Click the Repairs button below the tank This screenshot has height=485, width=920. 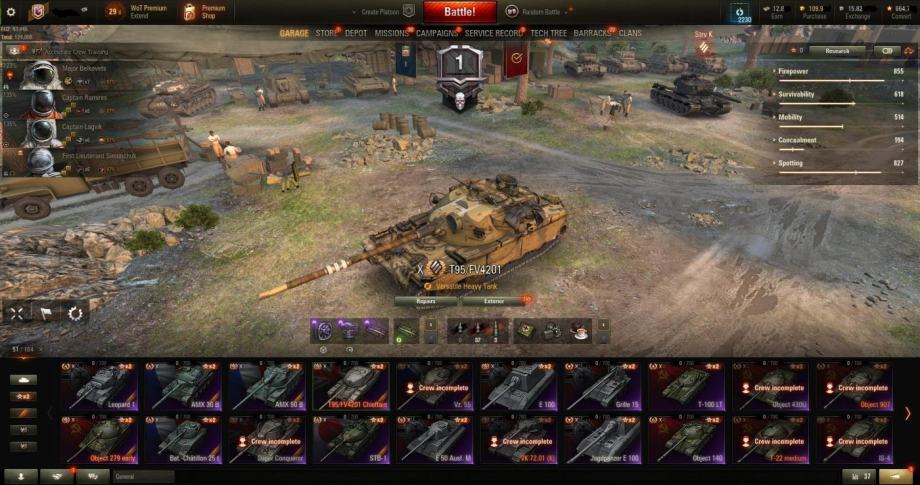pyautogui.click(x=425, y=300)
